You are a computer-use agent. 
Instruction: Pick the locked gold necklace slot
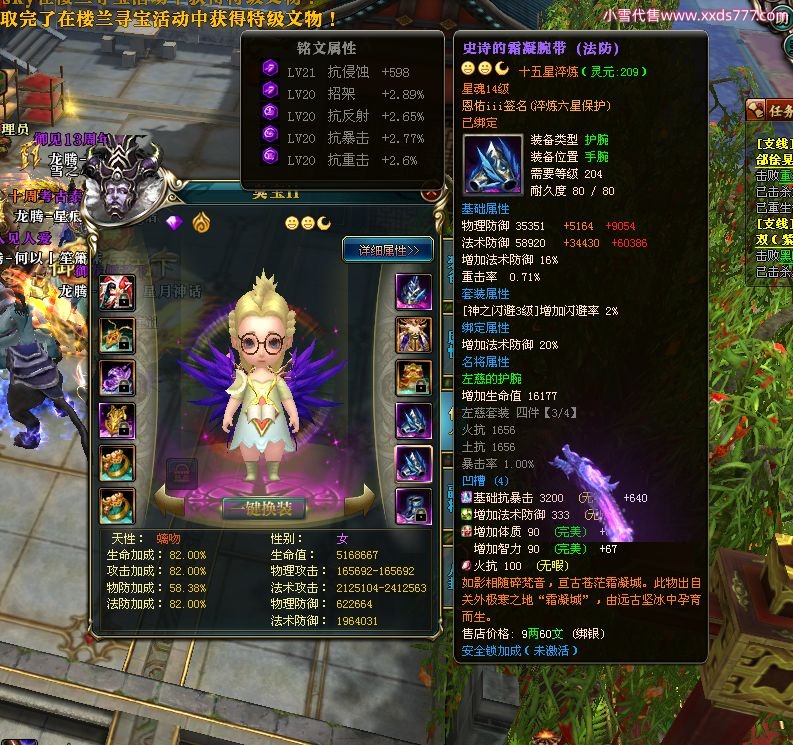coord(117,335)
